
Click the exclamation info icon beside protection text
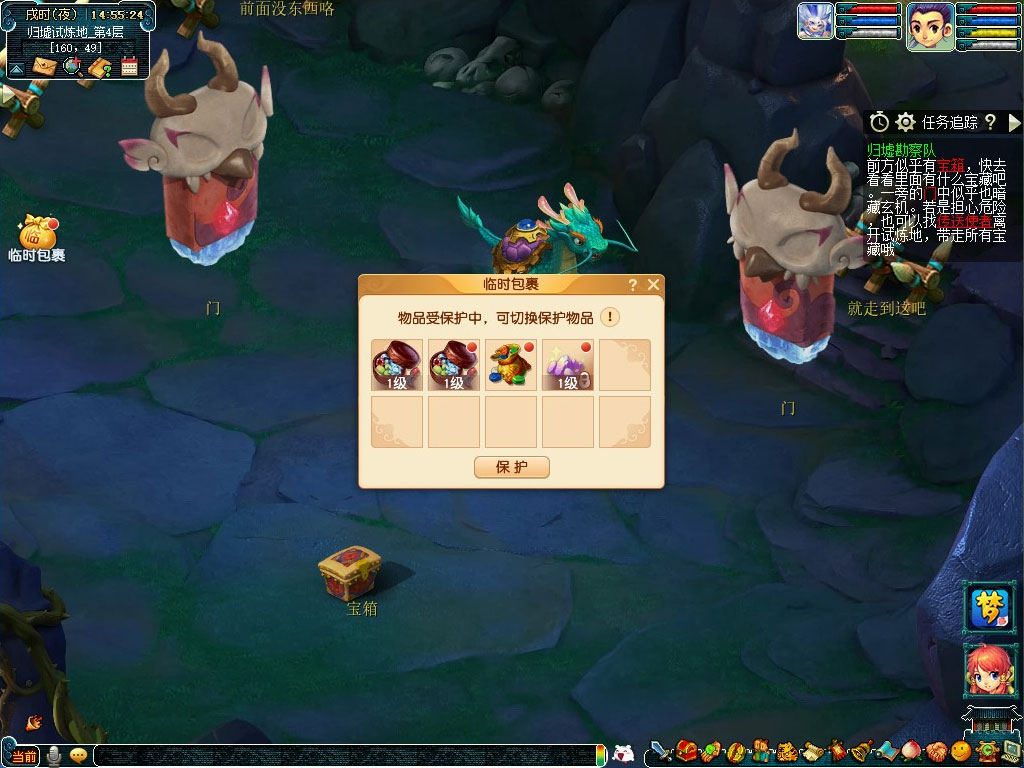coord(609,317)
